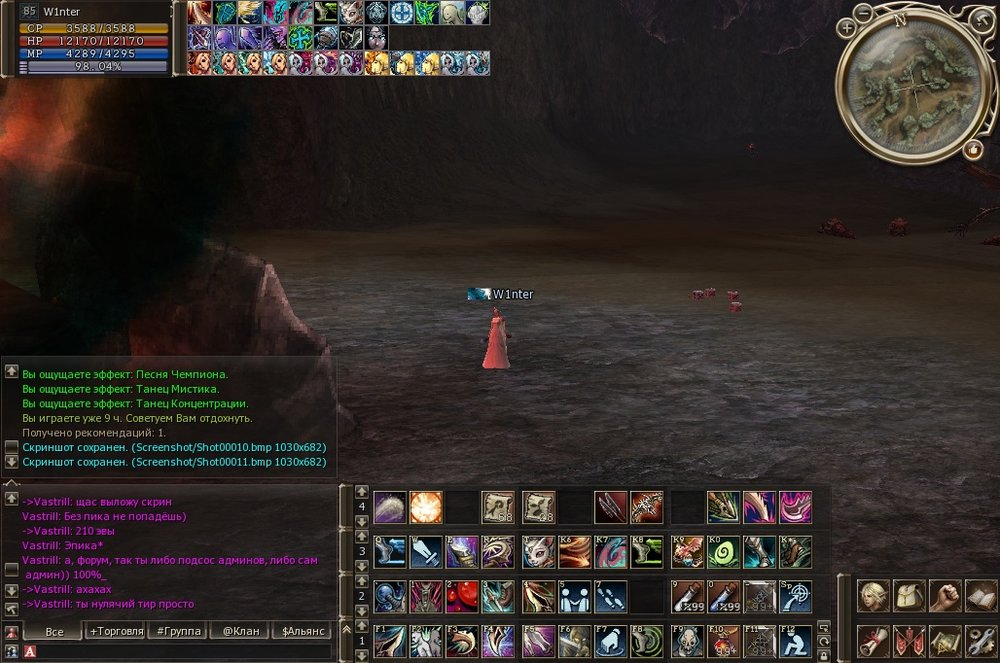Use the F12 sitting figure action
This screenshot has height=663, width=1000.
796,640
